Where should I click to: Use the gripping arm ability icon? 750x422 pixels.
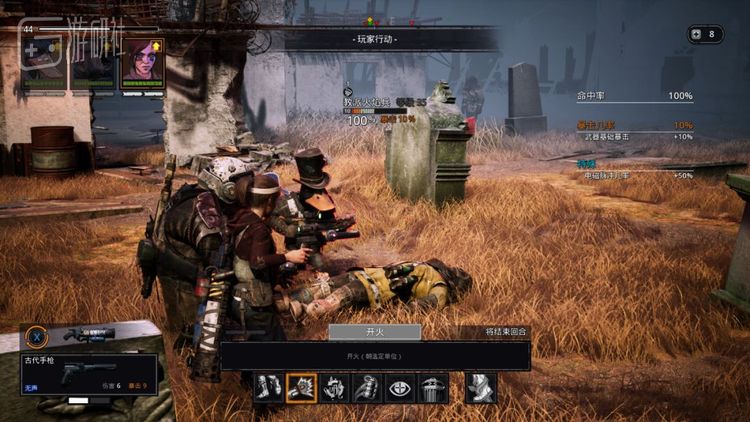click(x=367, y=388)
